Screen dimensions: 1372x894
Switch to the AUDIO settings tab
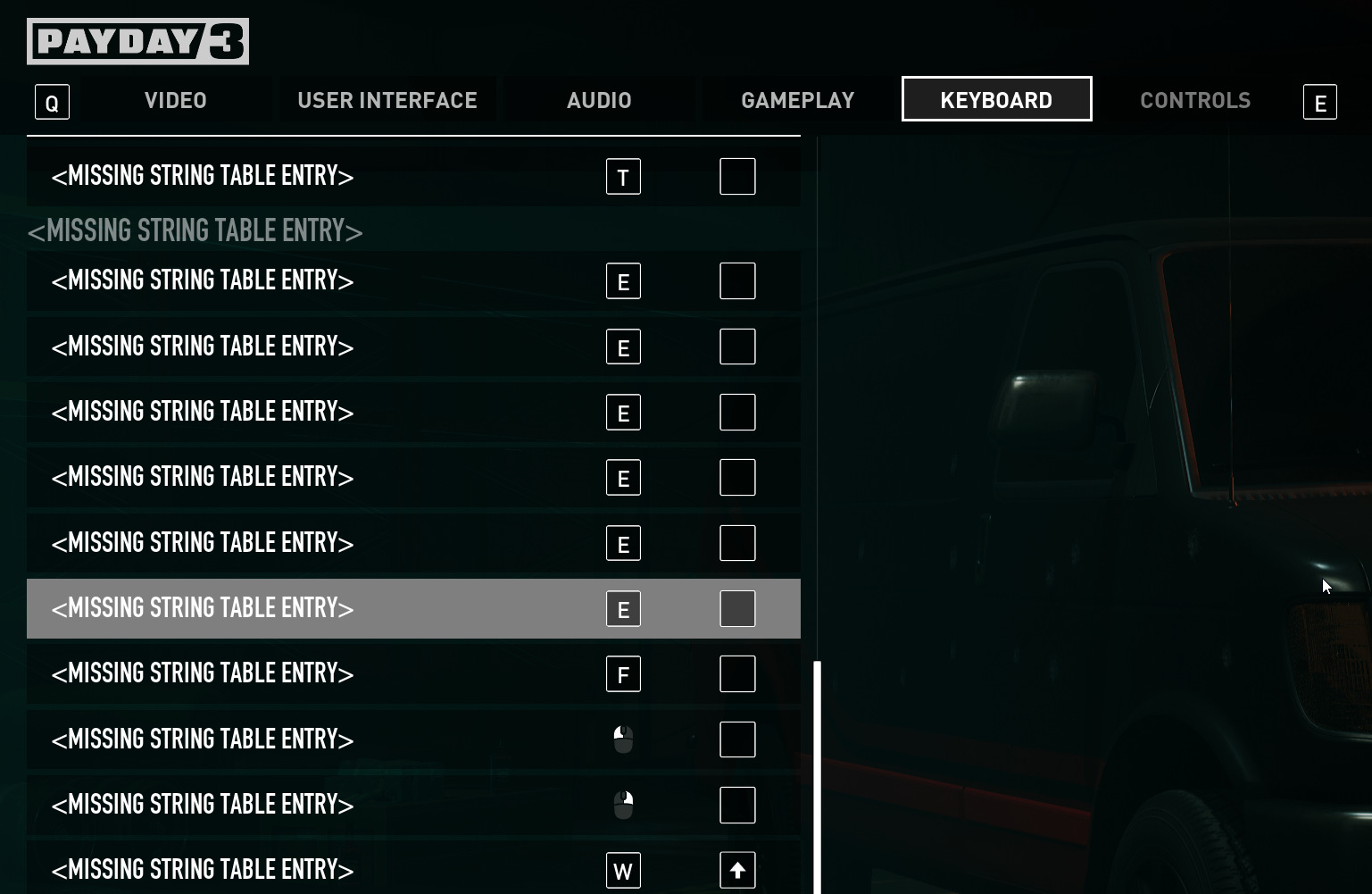(x=599, y=99)
